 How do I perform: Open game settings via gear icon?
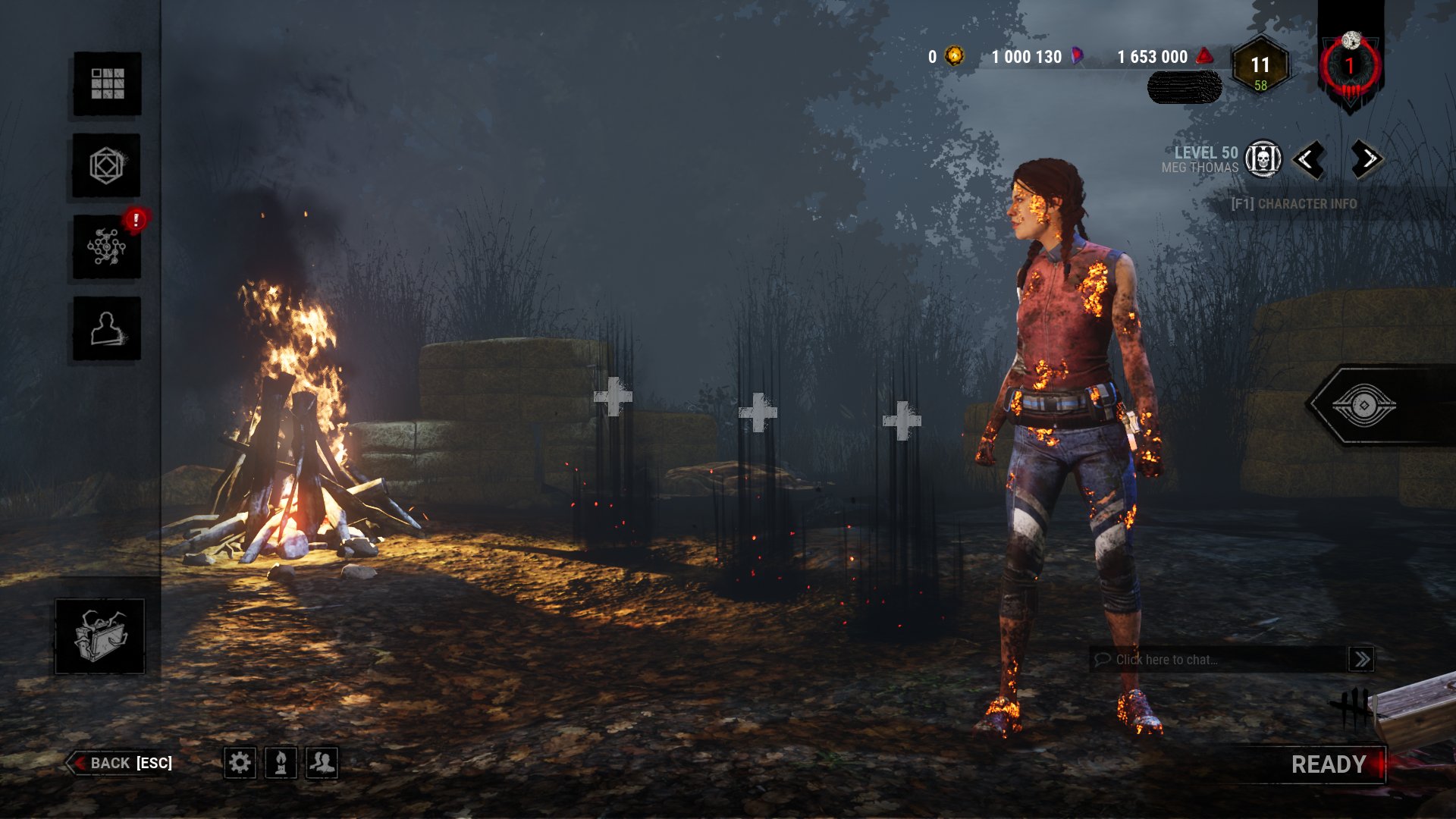click(x=241, y=764)
